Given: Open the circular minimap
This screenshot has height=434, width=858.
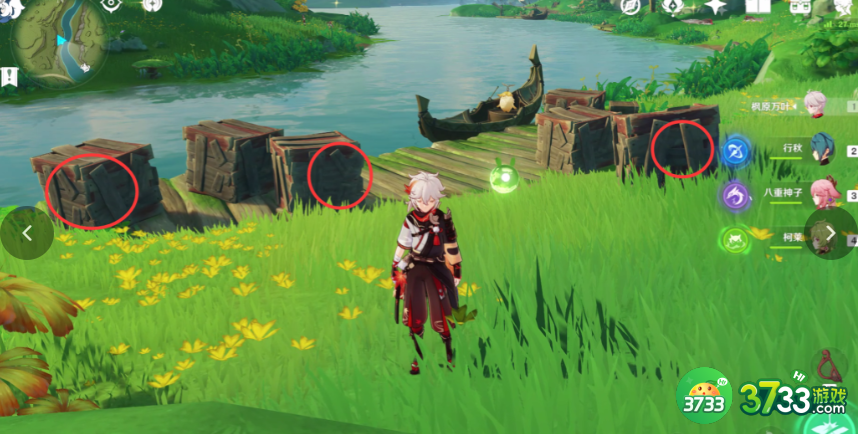Looking at the screenshot, I should pyautogui.click(x=58, y=42).
